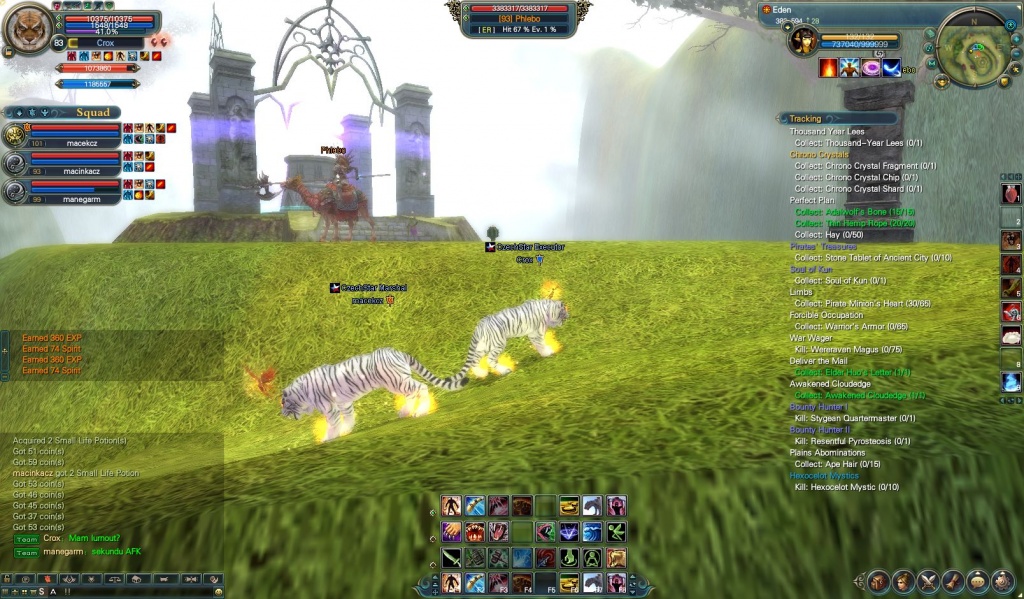Image resolution: width=1024 pixels, height=599 pixels.
Task: Use the green running figure skill
Action: pos(617,531)
